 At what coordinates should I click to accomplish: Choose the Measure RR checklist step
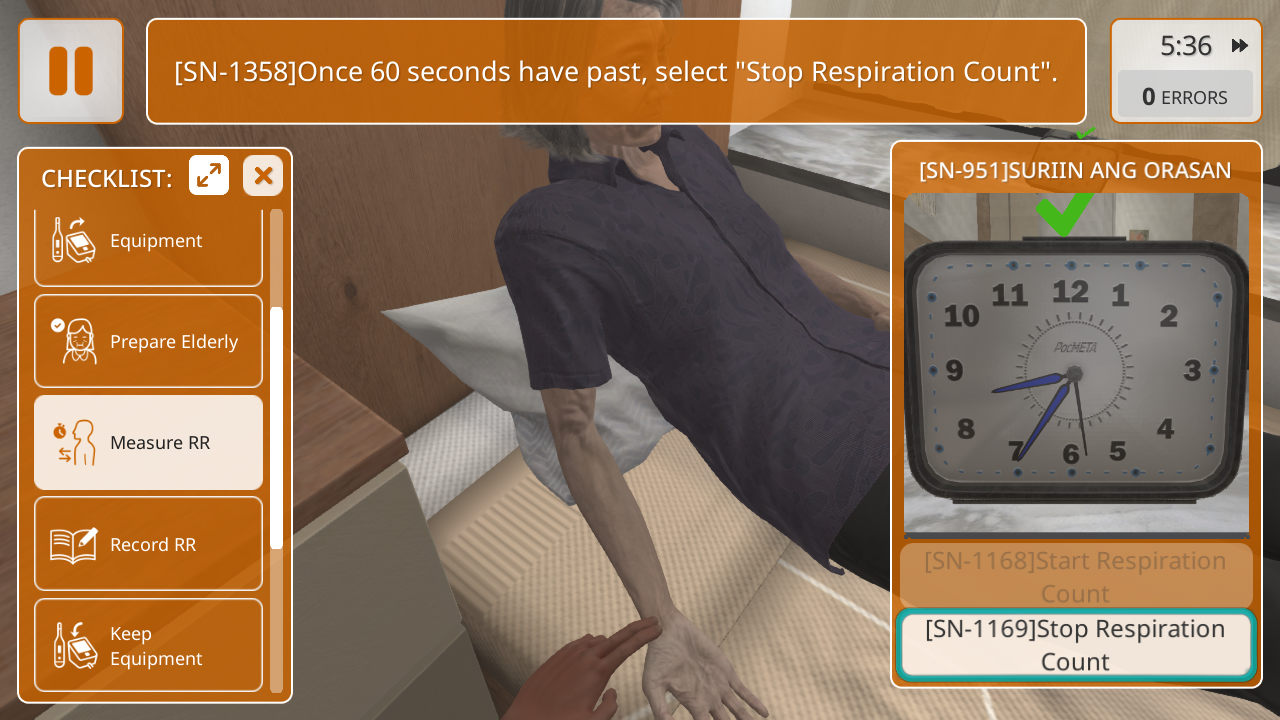(148, 442)
